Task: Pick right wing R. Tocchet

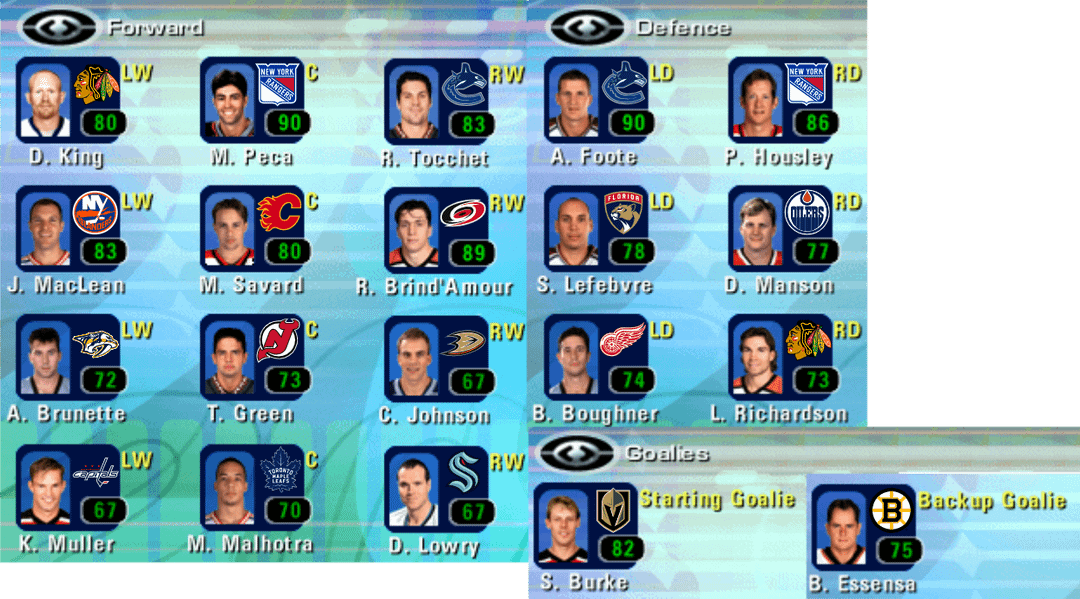Action: [436, 101]
